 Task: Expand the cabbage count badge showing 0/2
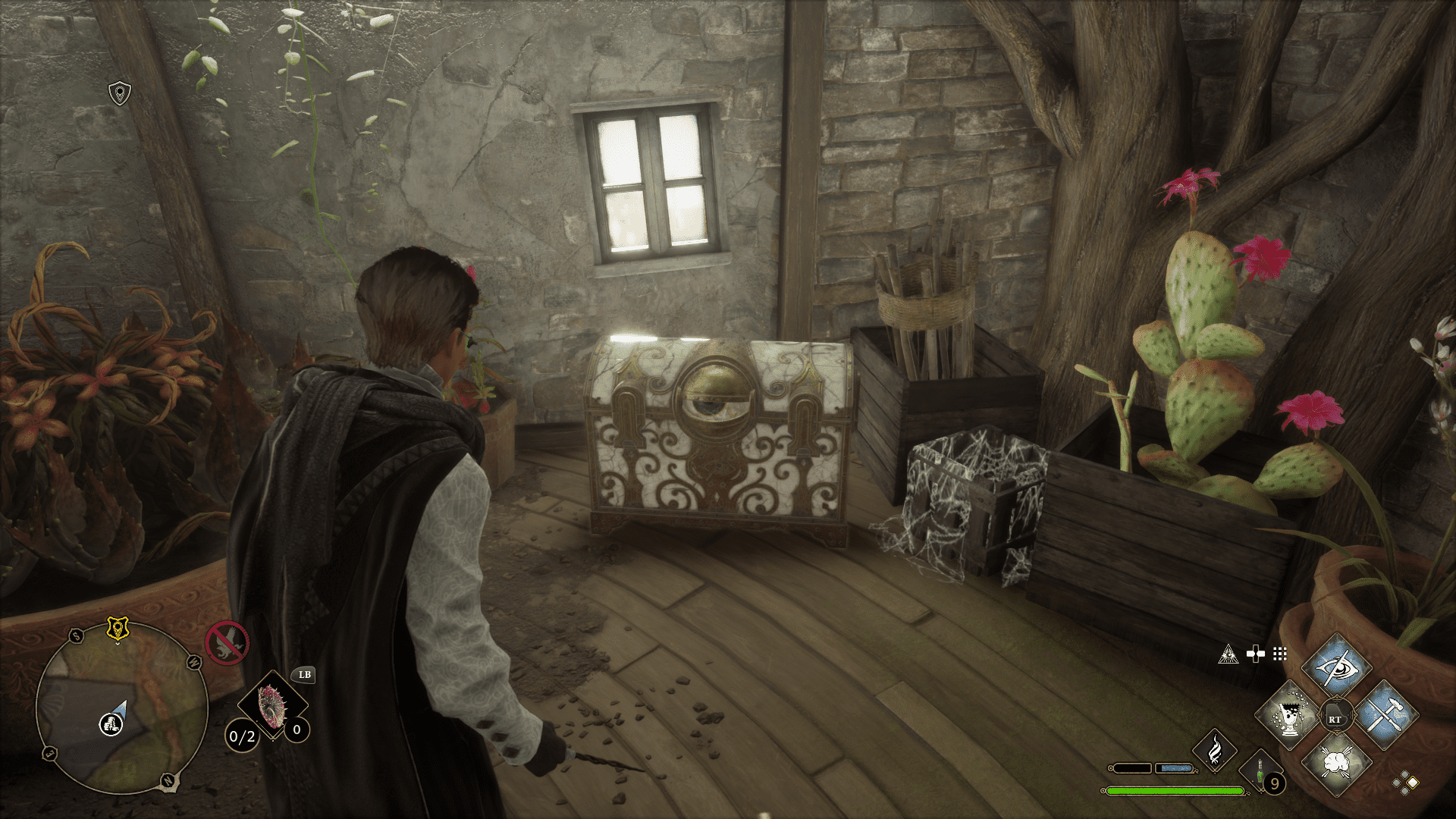tap(243, 736)
